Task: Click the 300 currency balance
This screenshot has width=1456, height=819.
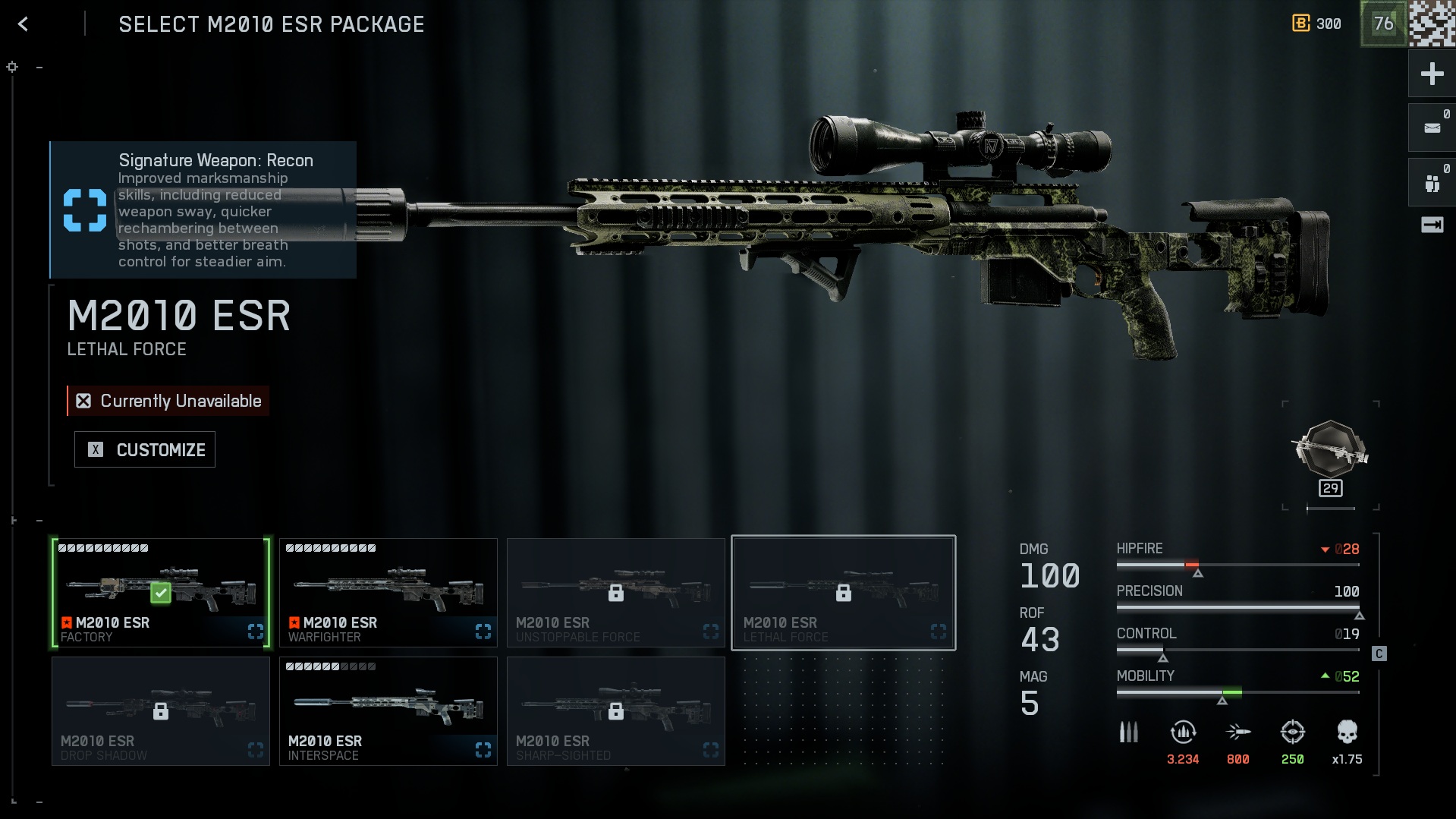Action: [1317, 24]
